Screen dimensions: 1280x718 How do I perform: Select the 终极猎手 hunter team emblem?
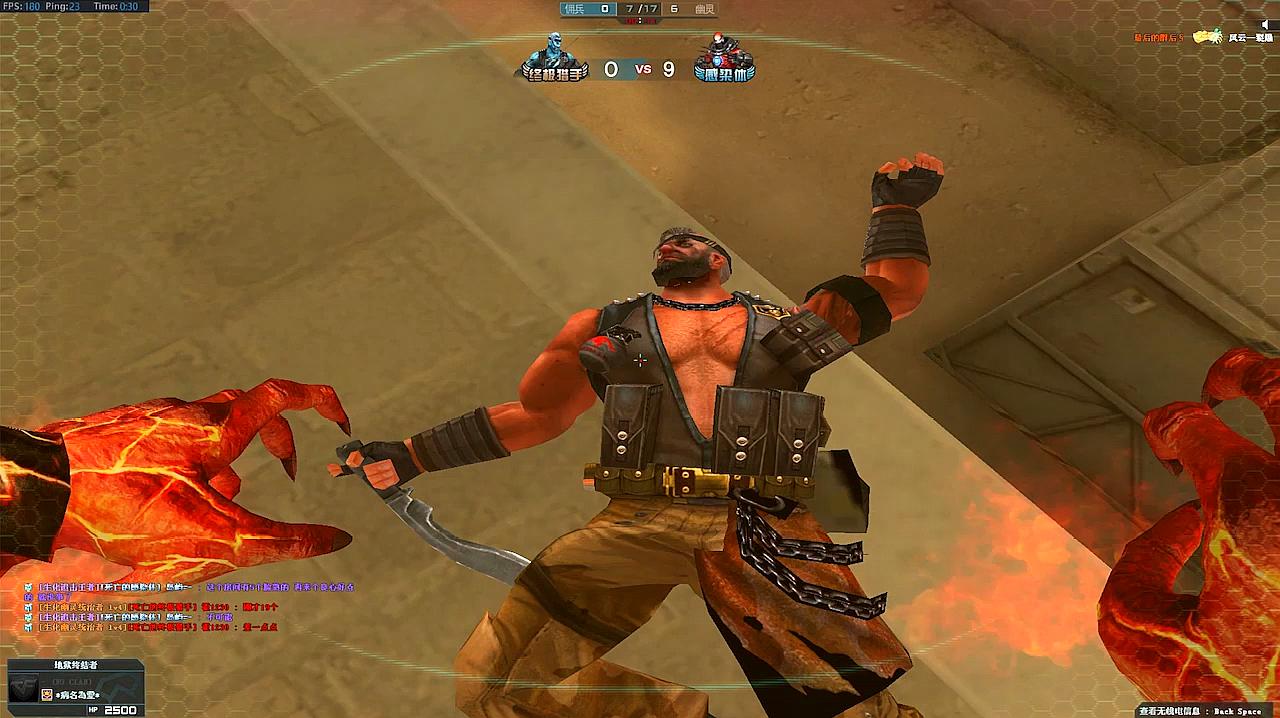pos(551,58)
